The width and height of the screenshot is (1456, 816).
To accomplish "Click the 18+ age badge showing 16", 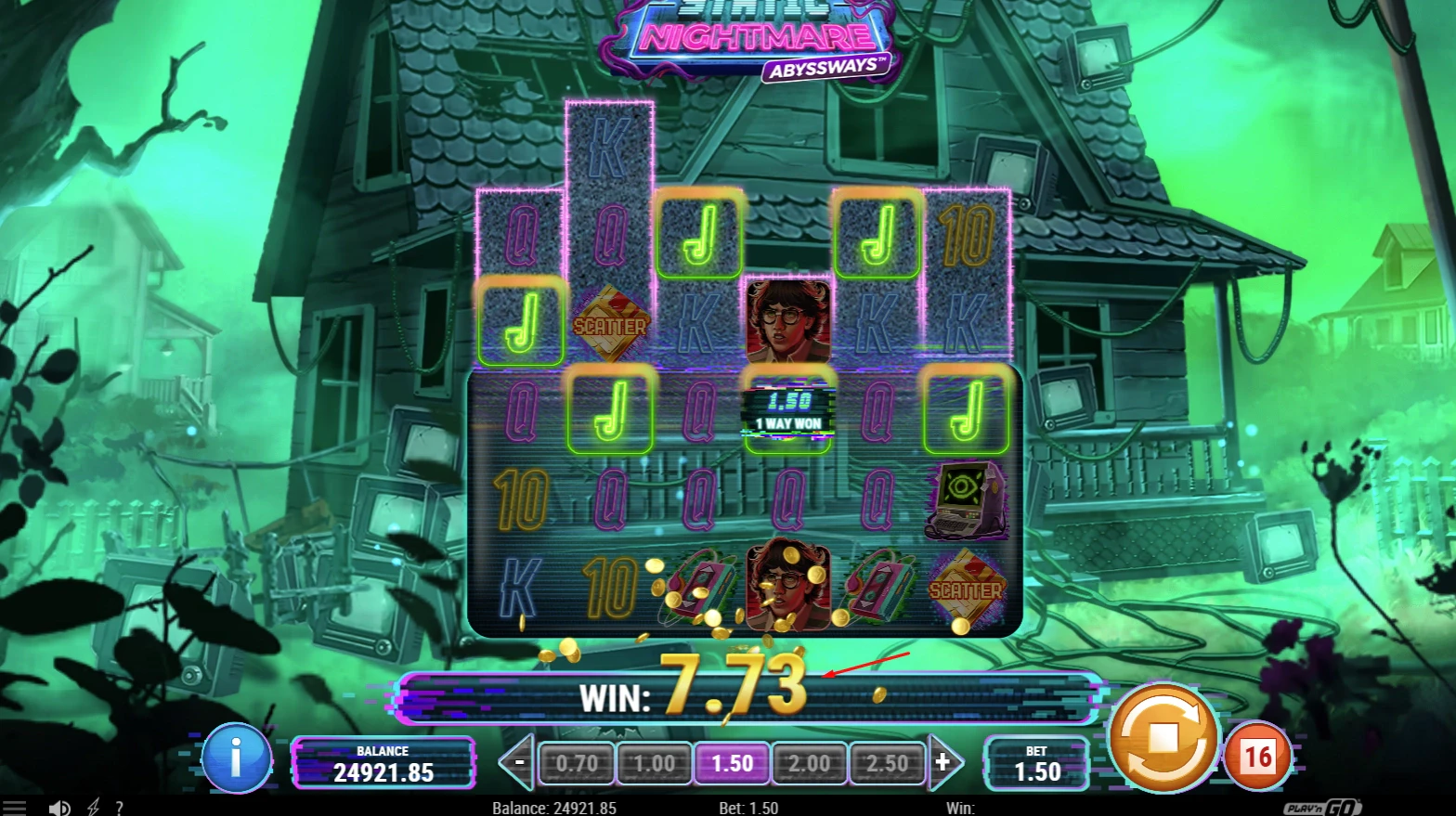I will pyautogui.click(x=1258, y=756).
